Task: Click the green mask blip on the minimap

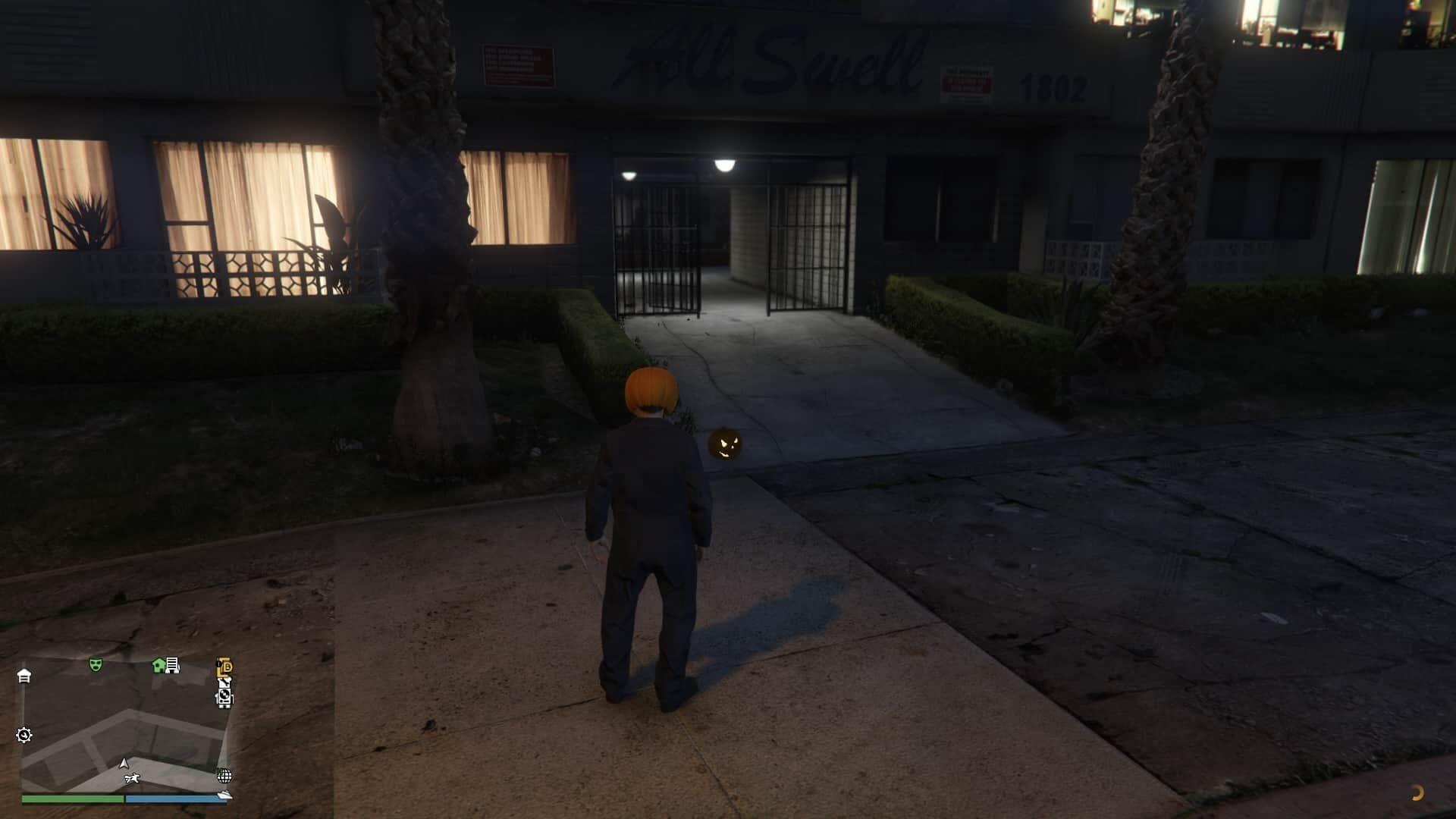Action: [95, 664]
